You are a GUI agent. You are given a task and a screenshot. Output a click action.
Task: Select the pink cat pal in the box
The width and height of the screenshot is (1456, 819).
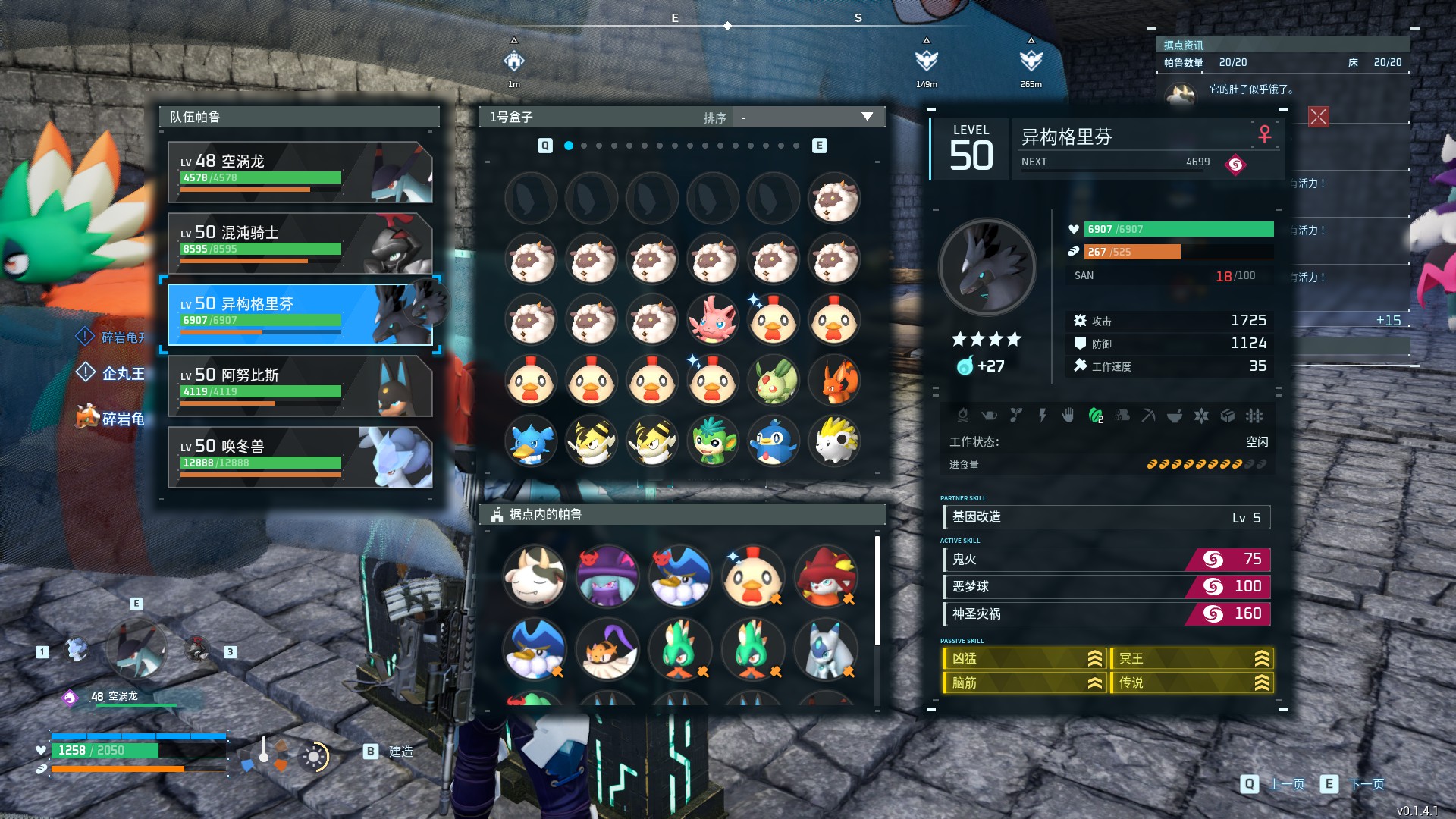(712, 320)
